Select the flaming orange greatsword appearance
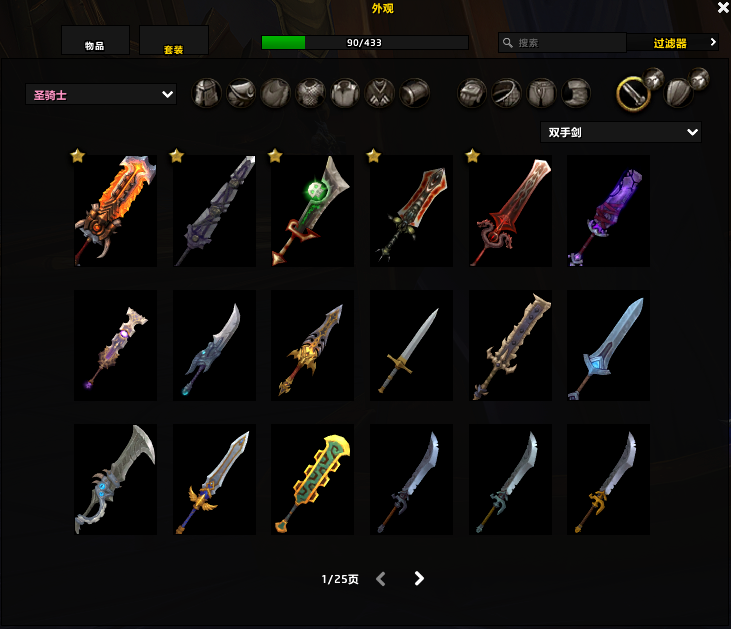The width and height of the screenshot is (731, 629). [115, 211]
